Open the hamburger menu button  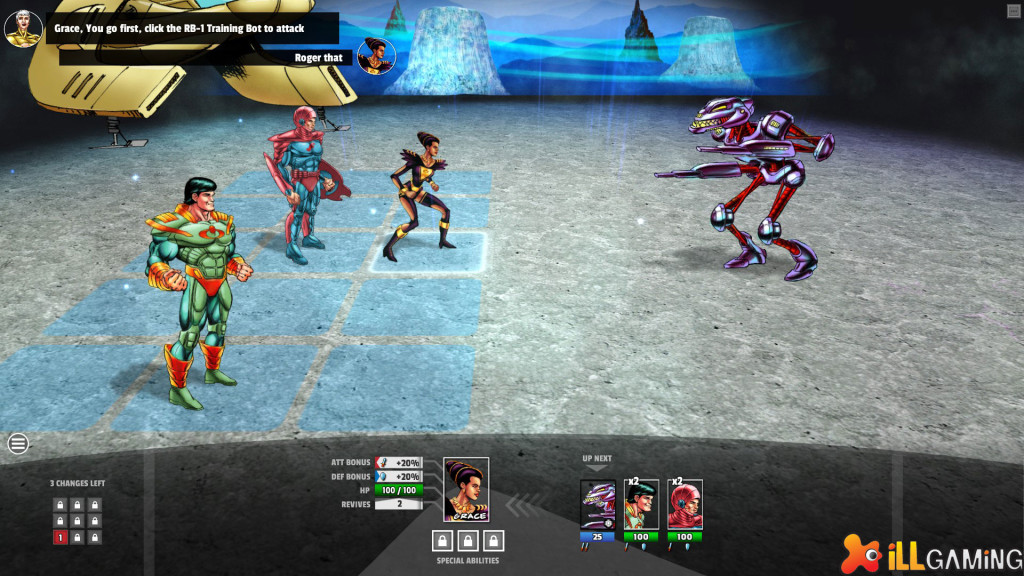(18, 444)
